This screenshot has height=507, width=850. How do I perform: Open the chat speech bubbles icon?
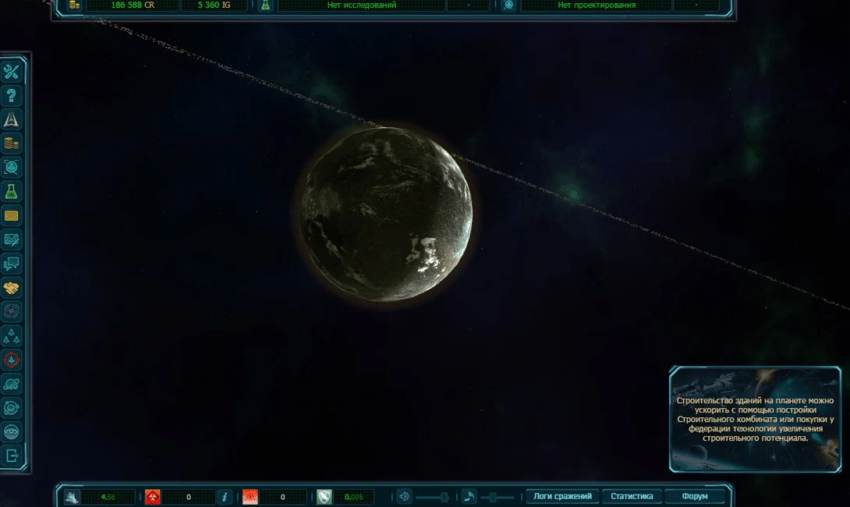12,264
